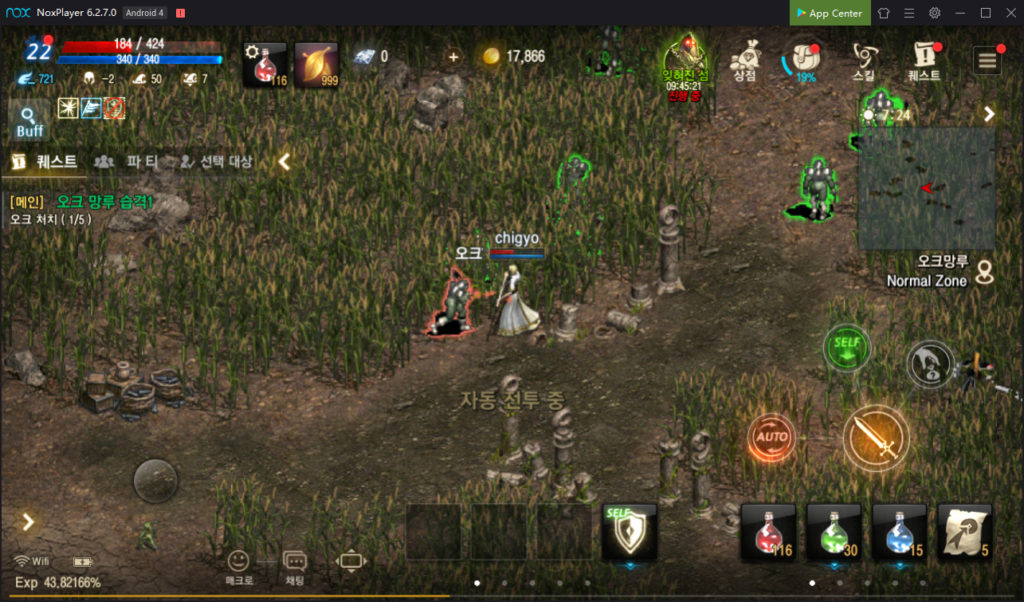
Task: Collapse the quest panel with the arrow
Action: [x=284, y=161]
